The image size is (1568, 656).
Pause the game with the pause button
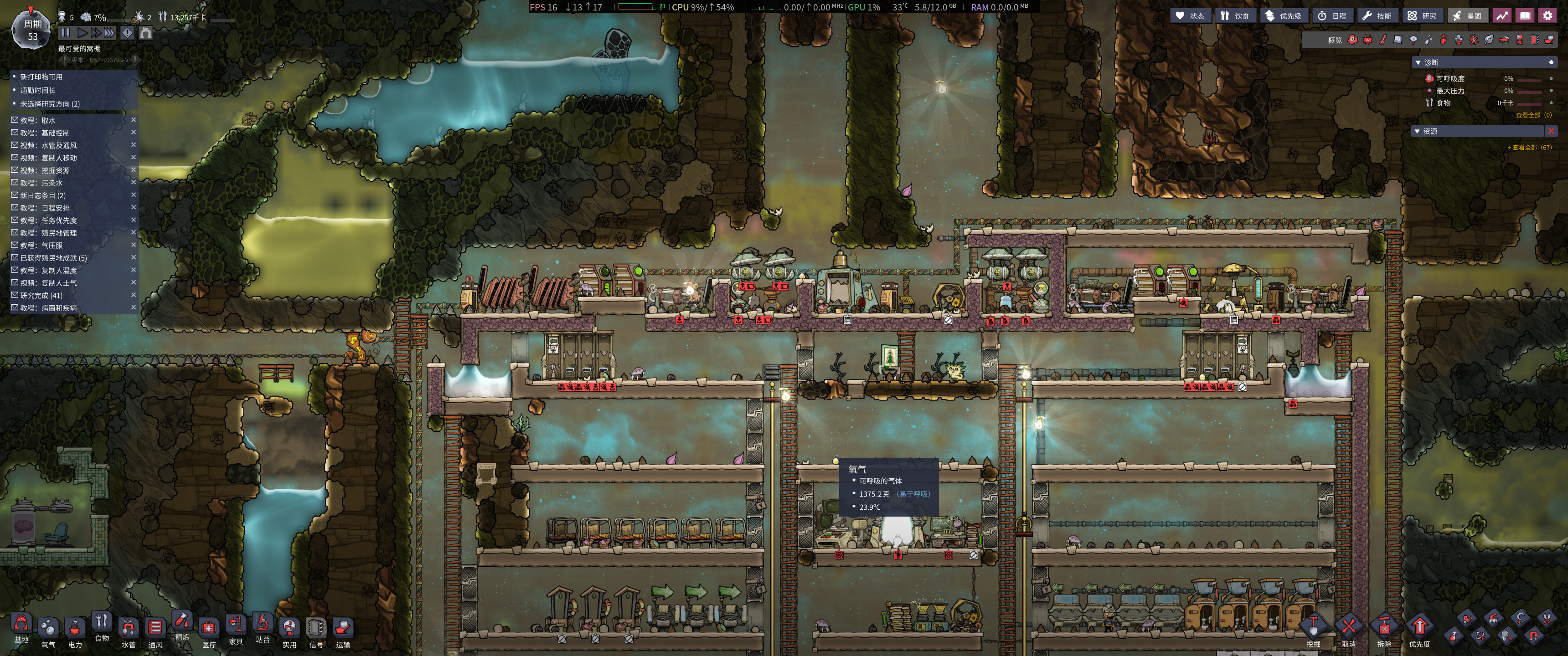coord(65,33)
